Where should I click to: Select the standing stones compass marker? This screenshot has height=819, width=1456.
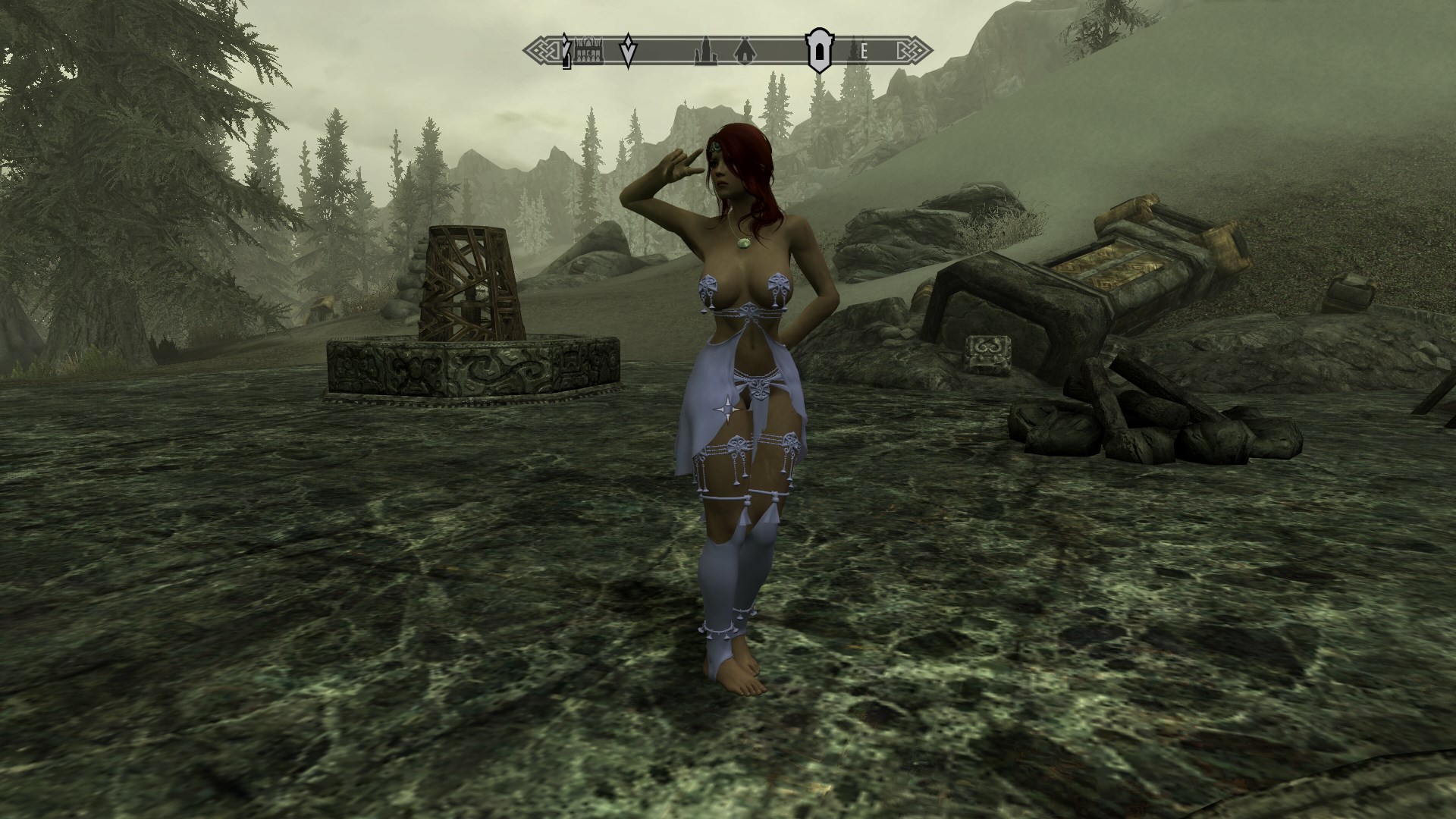704,52
